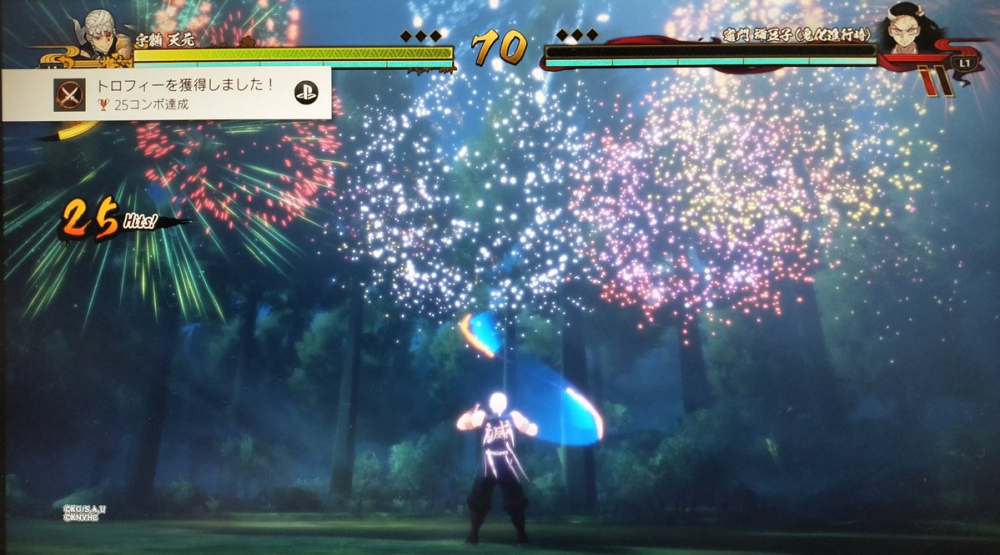The image size is (1000, 555).
Task: Click the PlayStation logo on the trophy popup
Action: tap(306, 93)
